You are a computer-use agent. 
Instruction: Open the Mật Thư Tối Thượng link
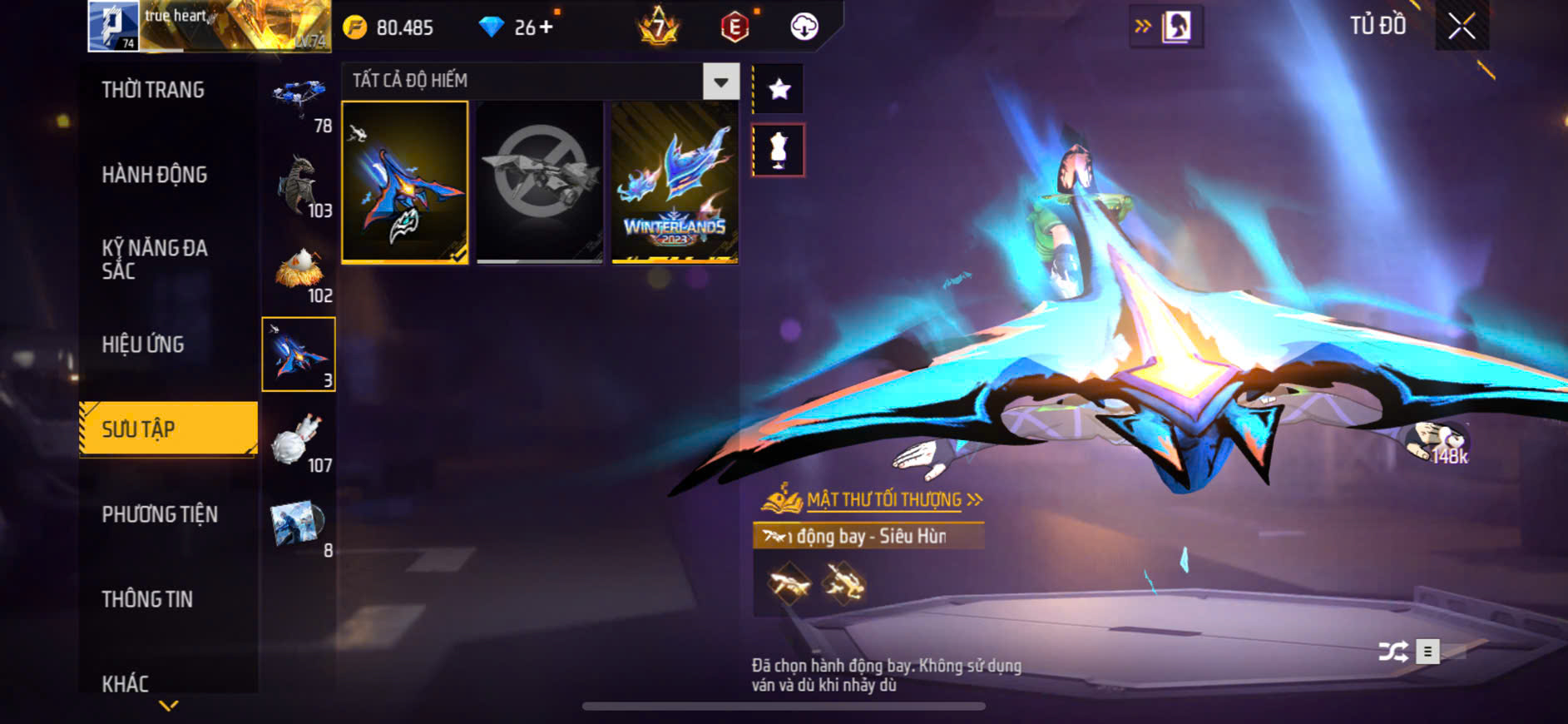pos(883,499)
